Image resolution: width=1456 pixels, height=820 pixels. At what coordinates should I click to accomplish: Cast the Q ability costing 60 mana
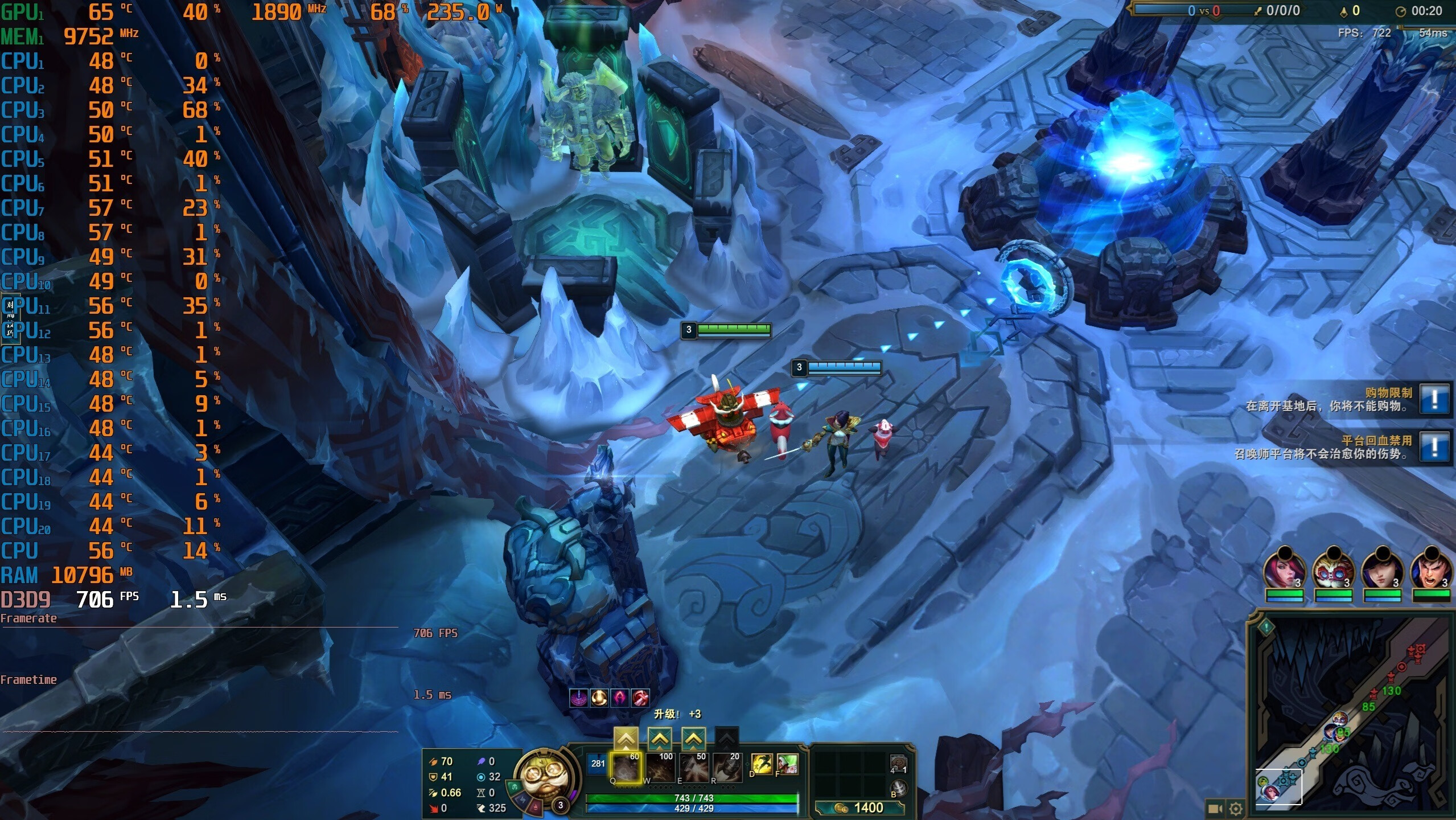pos(625,768)
